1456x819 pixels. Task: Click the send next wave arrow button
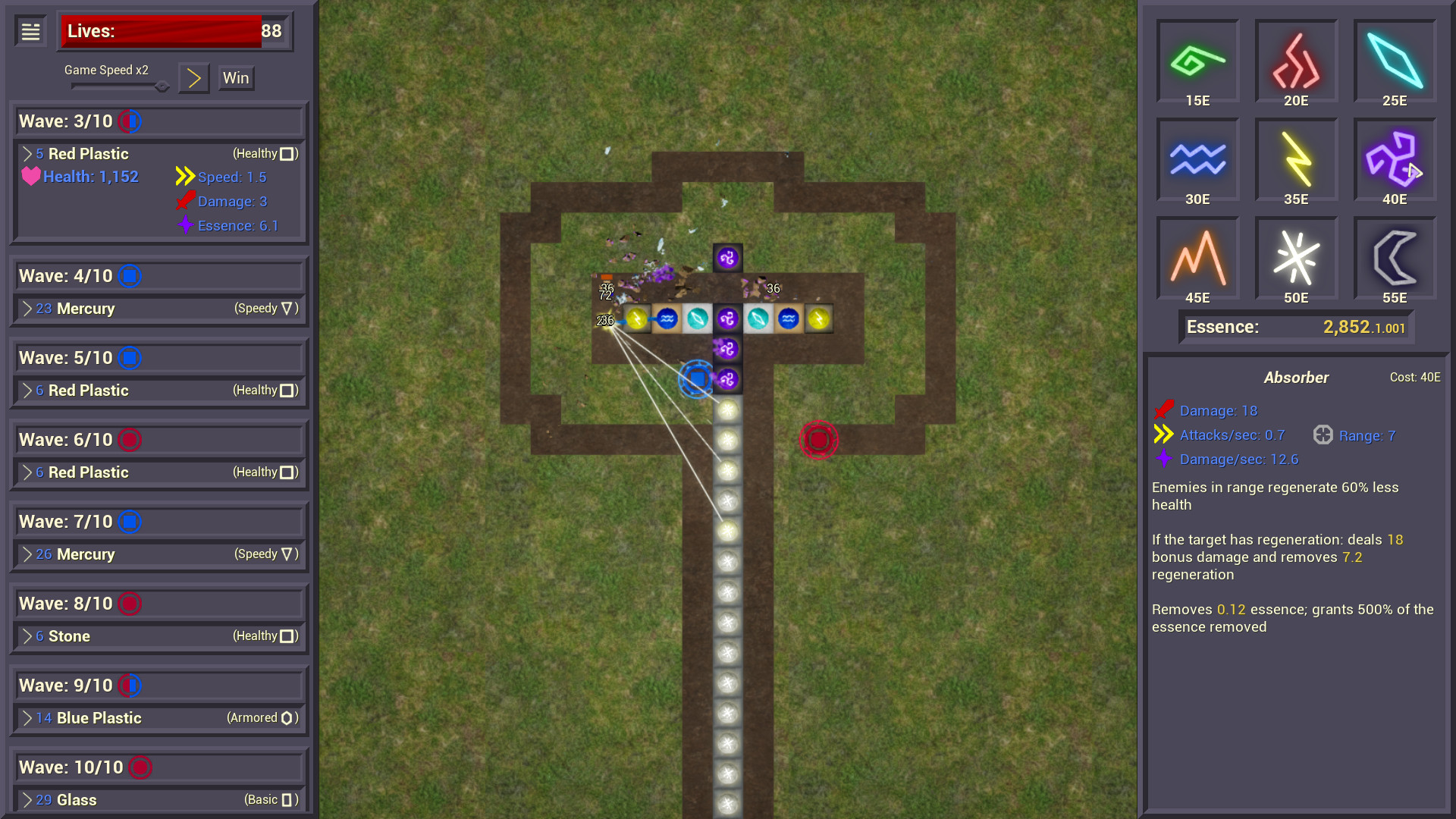tap(193, 77)
